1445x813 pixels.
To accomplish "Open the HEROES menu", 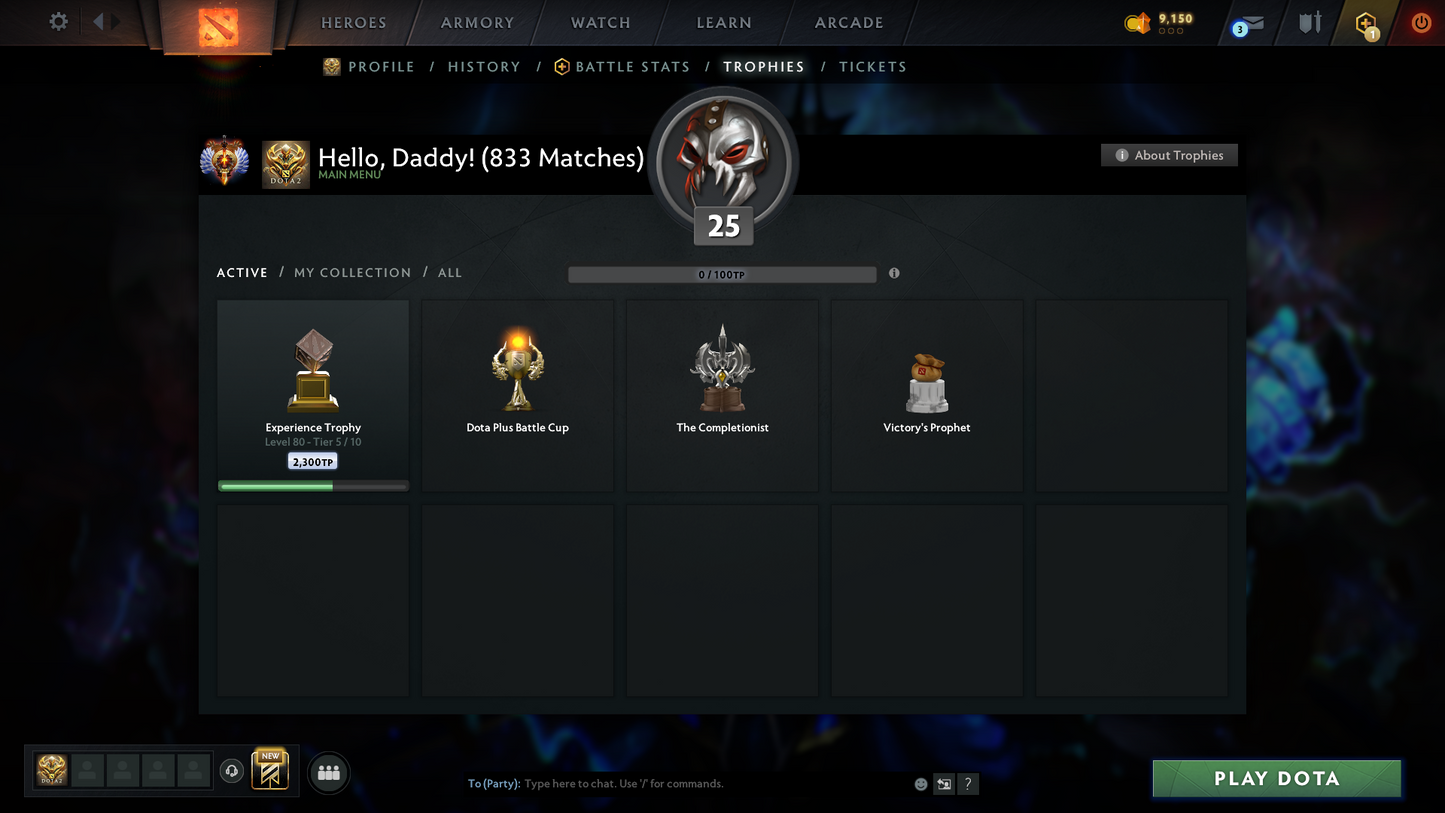I will coord(353,22).
